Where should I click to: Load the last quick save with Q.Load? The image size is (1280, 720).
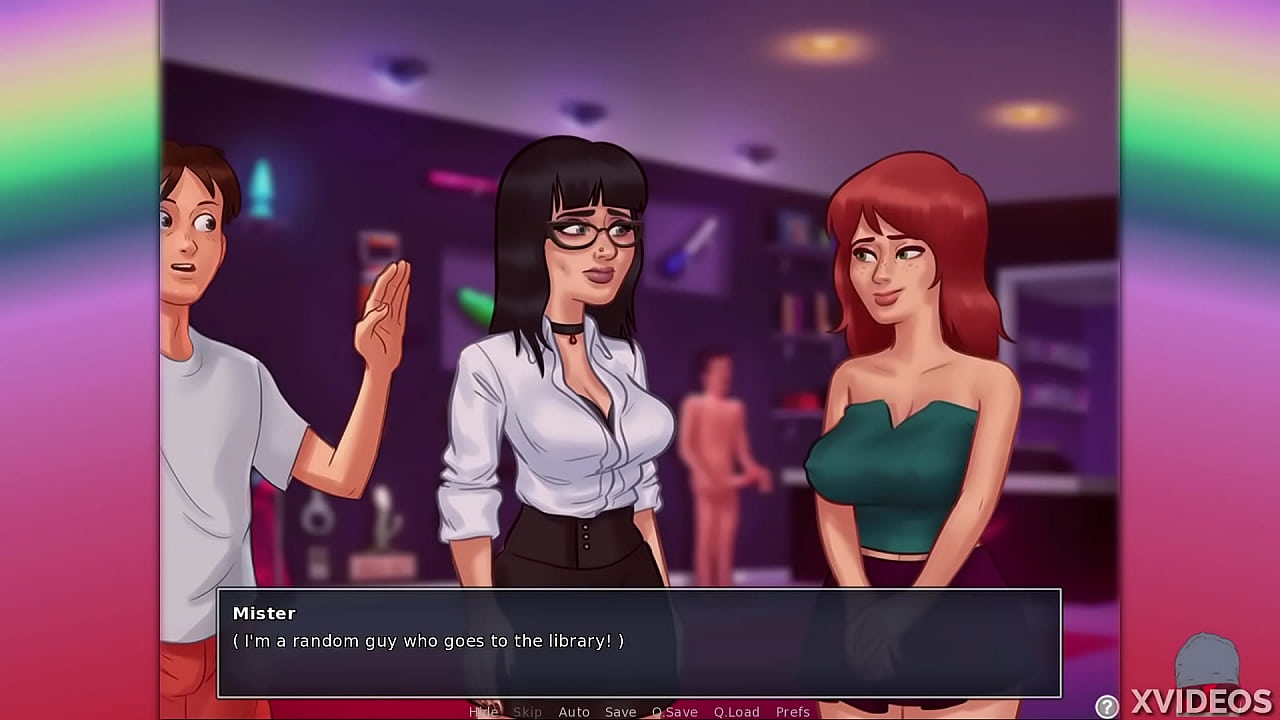[737, 712]
